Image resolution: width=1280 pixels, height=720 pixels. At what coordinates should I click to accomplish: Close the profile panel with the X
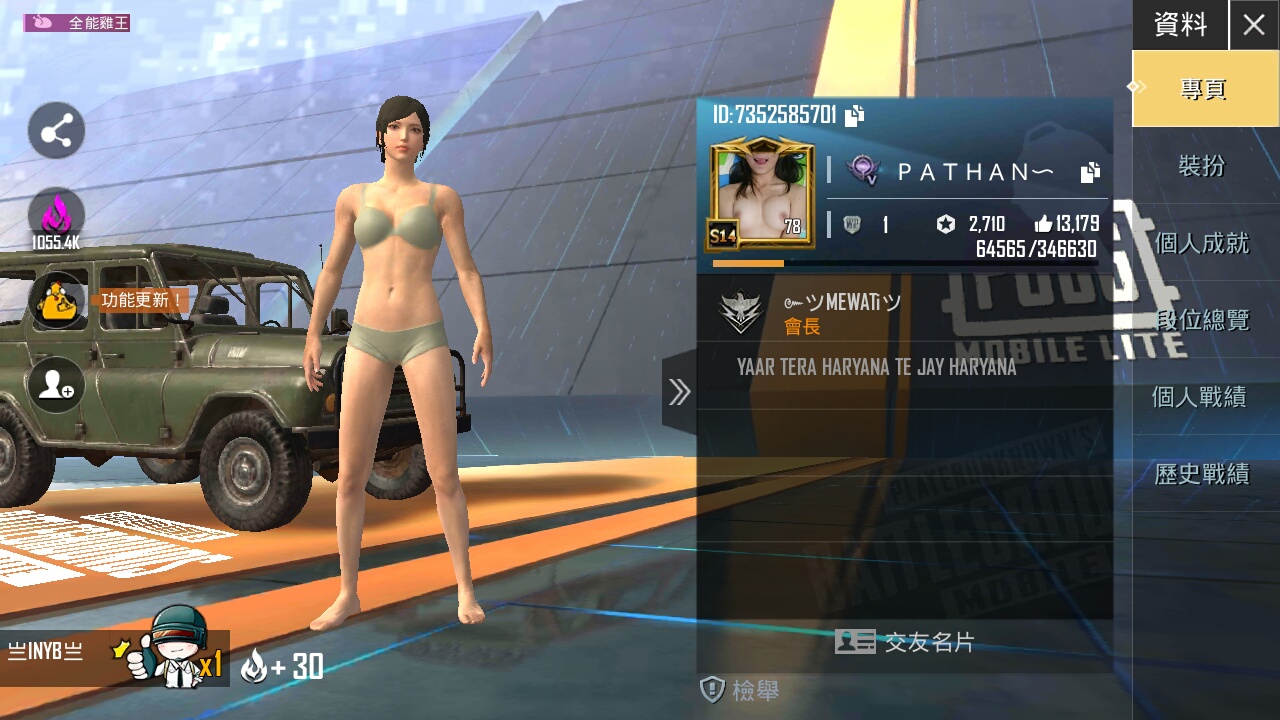[1254, 25]
